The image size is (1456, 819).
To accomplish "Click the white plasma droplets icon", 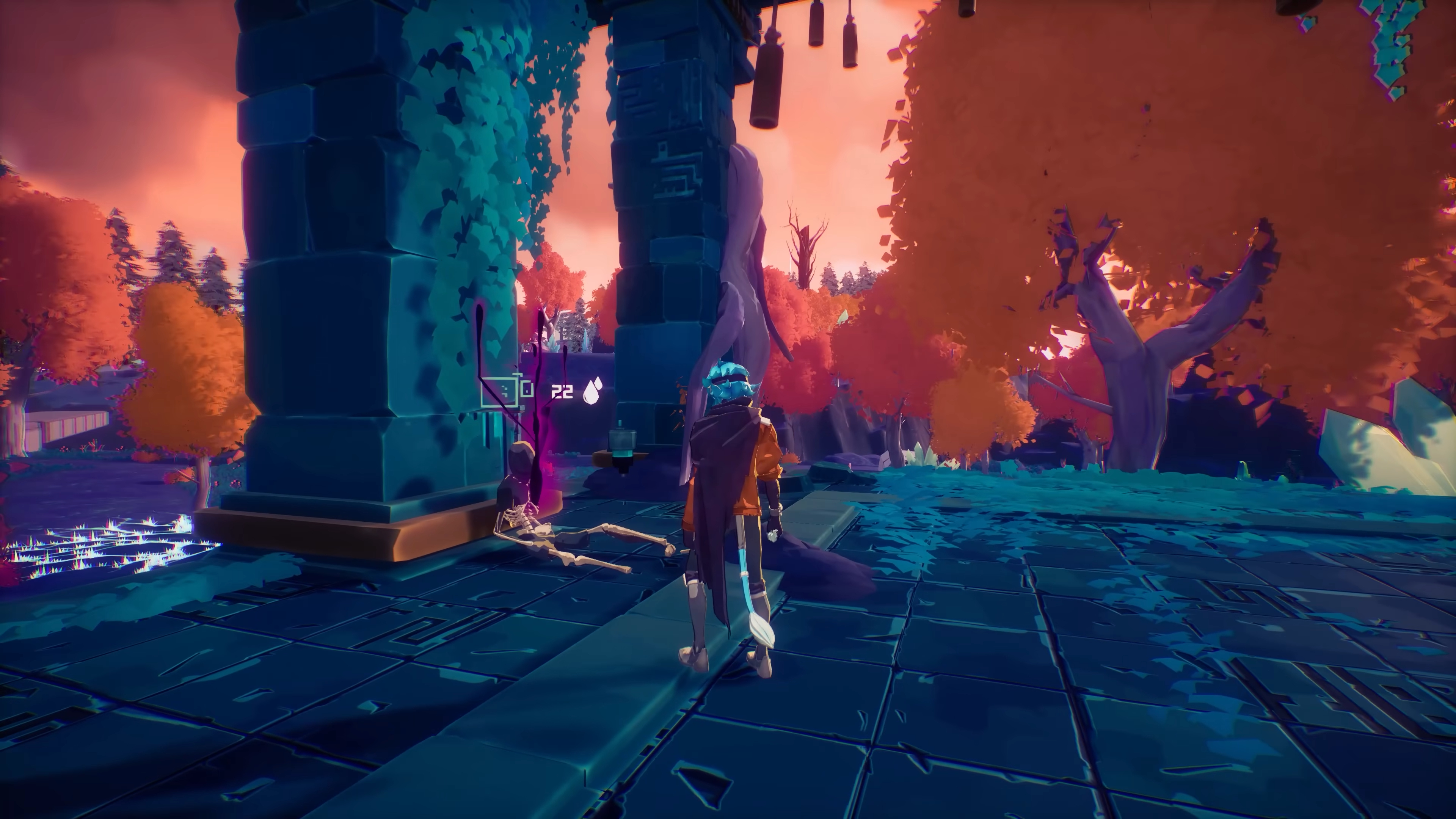I will pos(592,391).
